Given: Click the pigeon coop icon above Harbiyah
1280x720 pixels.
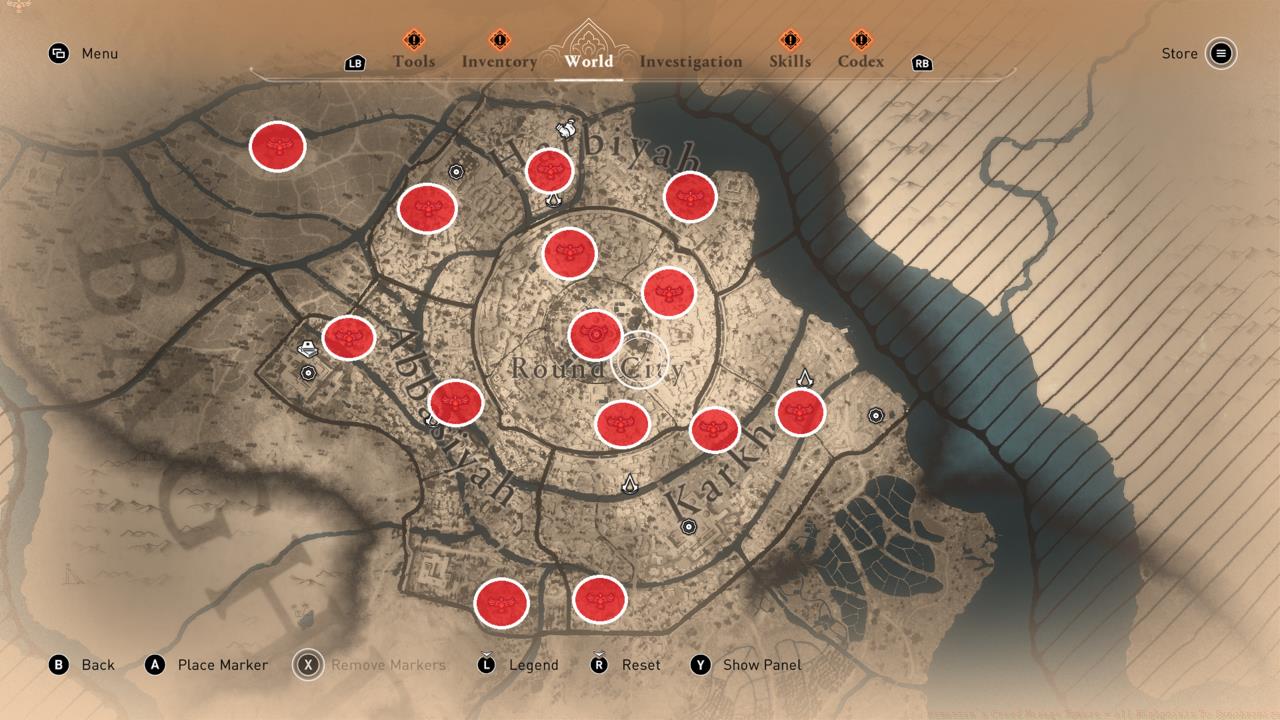Looking at the screenshot, I should pyautogui.click(x=565, y=128).
